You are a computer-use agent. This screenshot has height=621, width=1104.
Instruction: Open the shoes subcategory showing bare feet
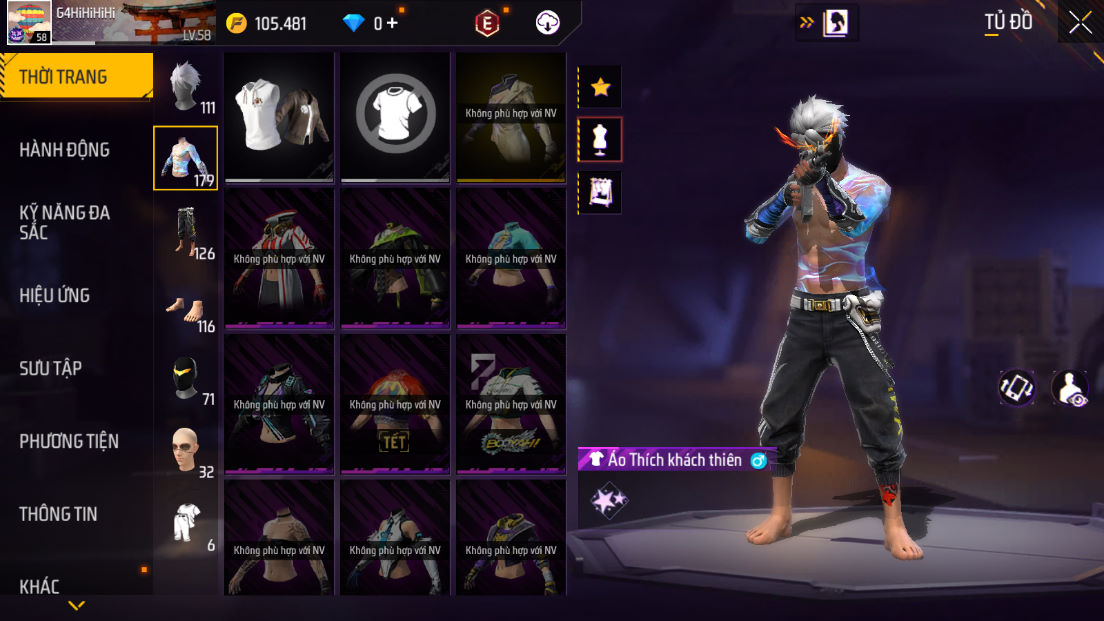click(185, 308)
